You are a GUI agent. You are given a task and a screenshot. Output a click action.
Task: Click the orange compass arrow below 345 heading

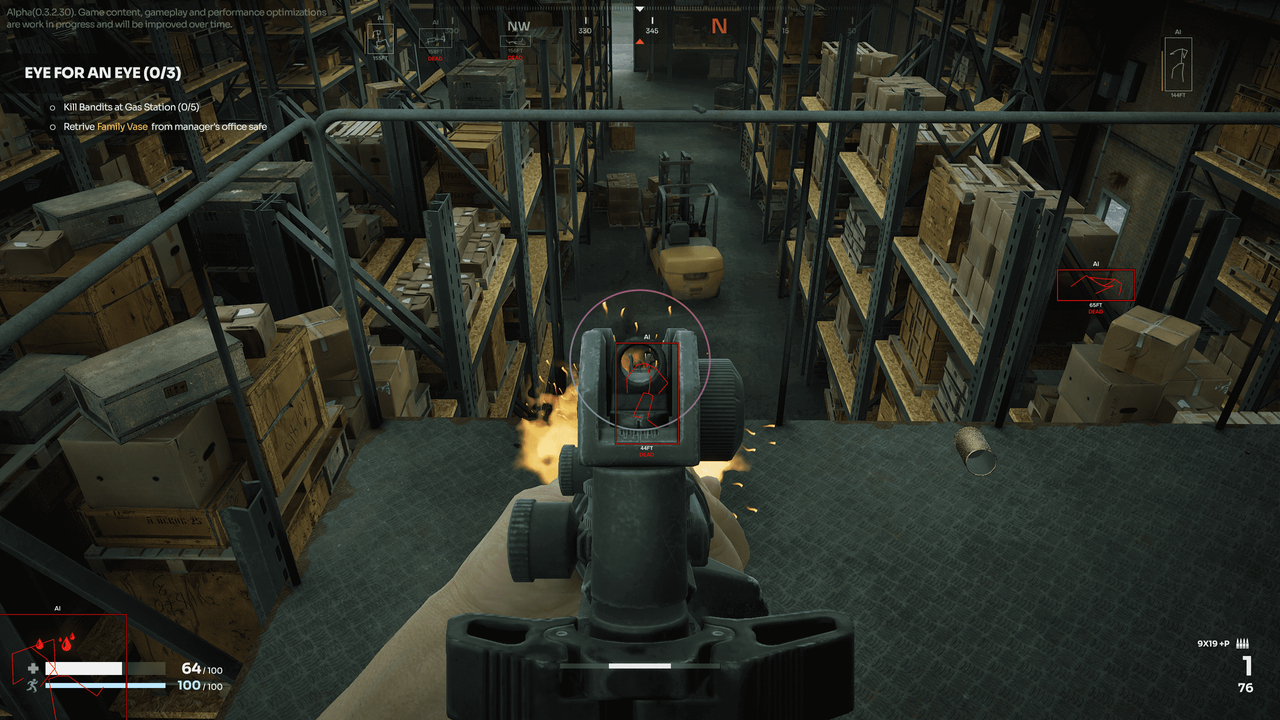[x=640, y=41]
